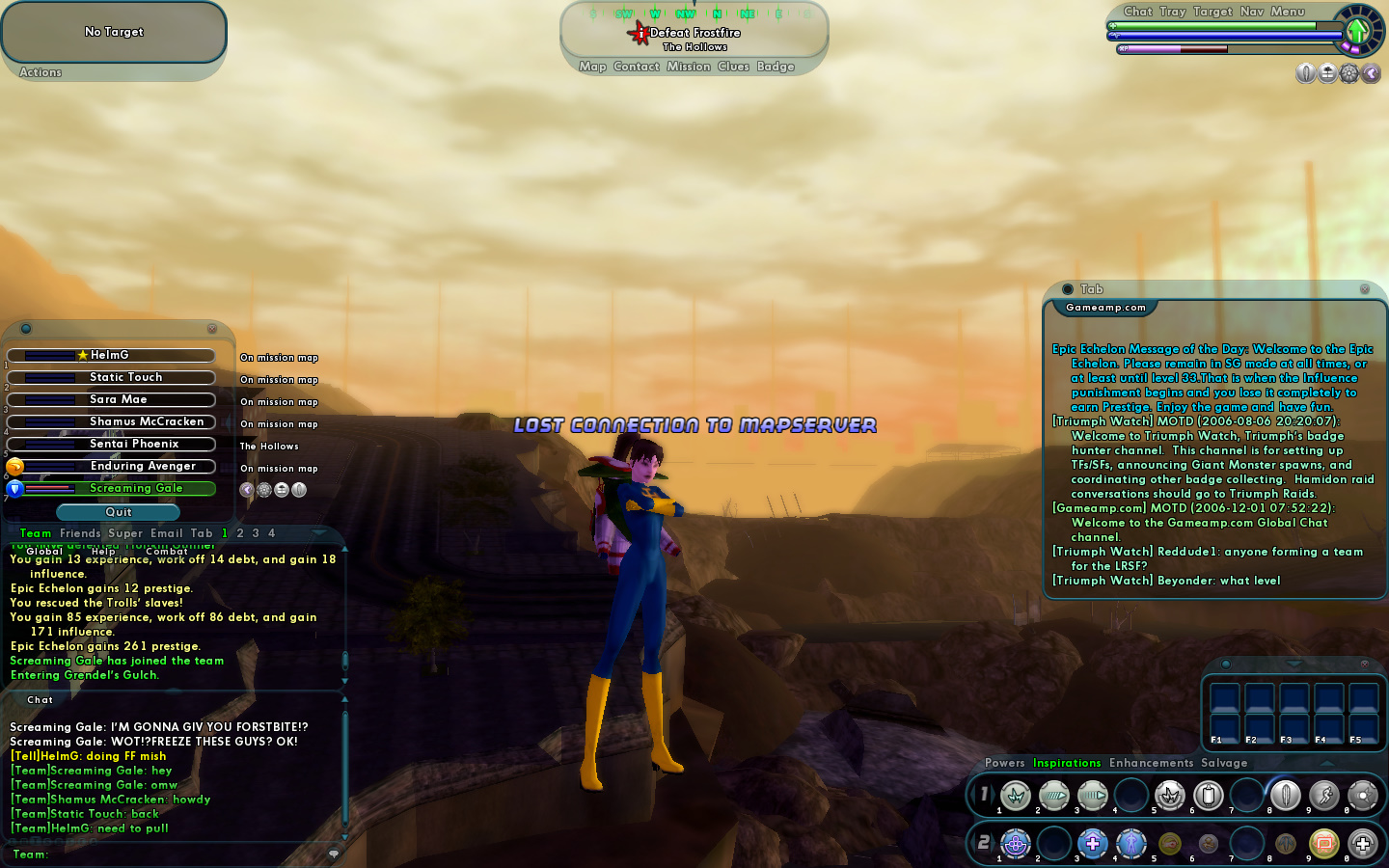
Task: Open the Map from the navigation bar
Action: [x=592, y=67]
